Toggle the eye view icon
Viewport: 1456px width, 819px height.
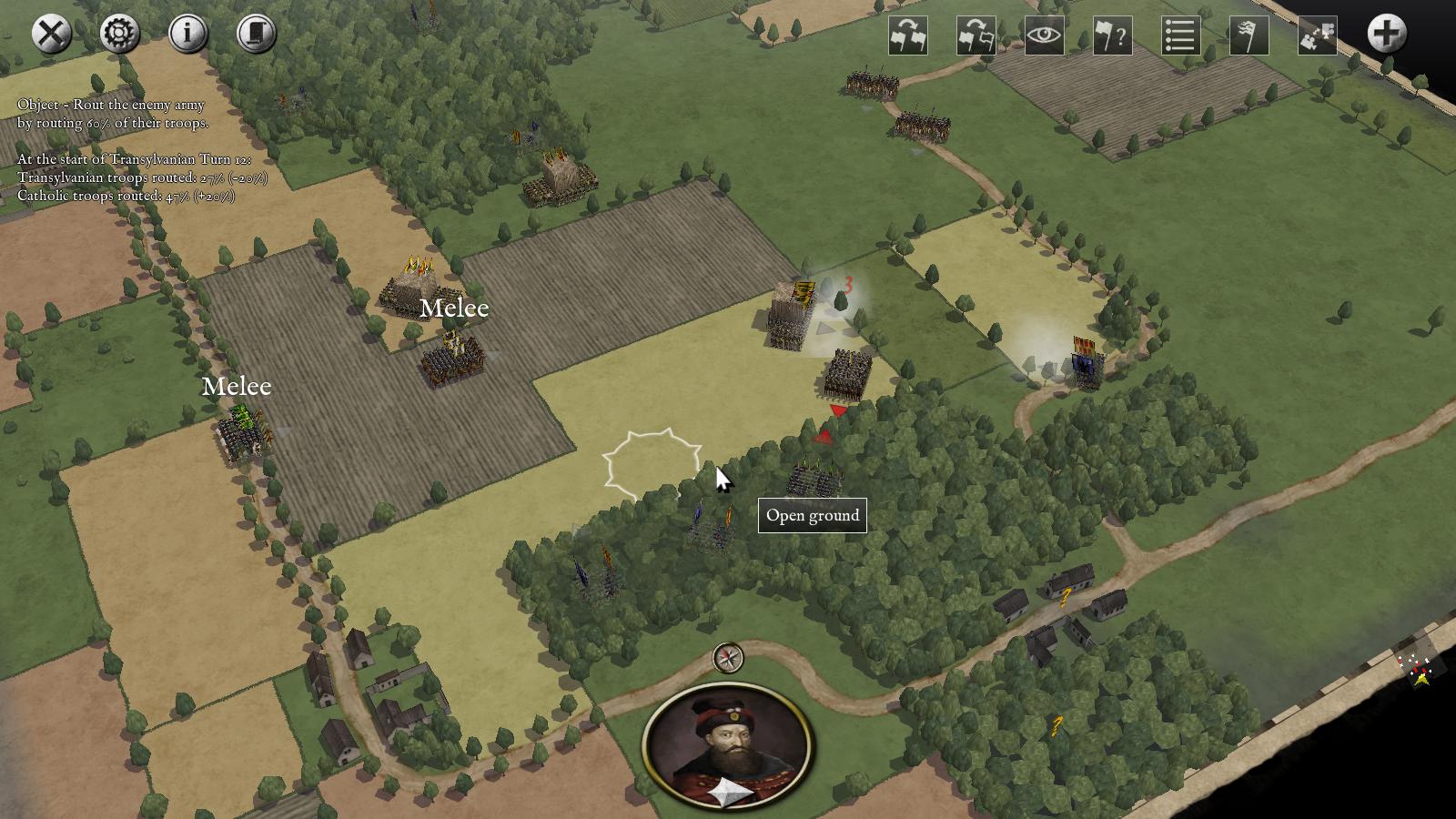click(1045, 36)
